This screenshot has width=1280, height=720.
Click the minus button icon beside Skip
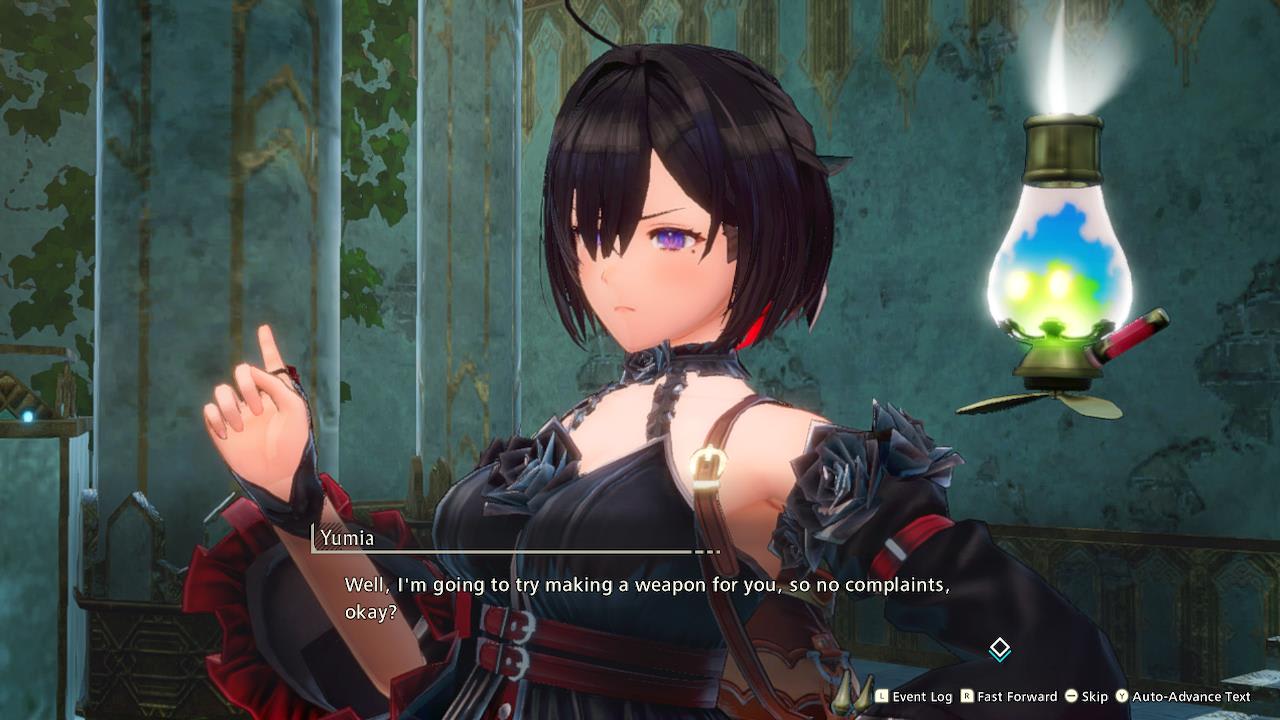pyautogui.click(x=1072, y=697)
